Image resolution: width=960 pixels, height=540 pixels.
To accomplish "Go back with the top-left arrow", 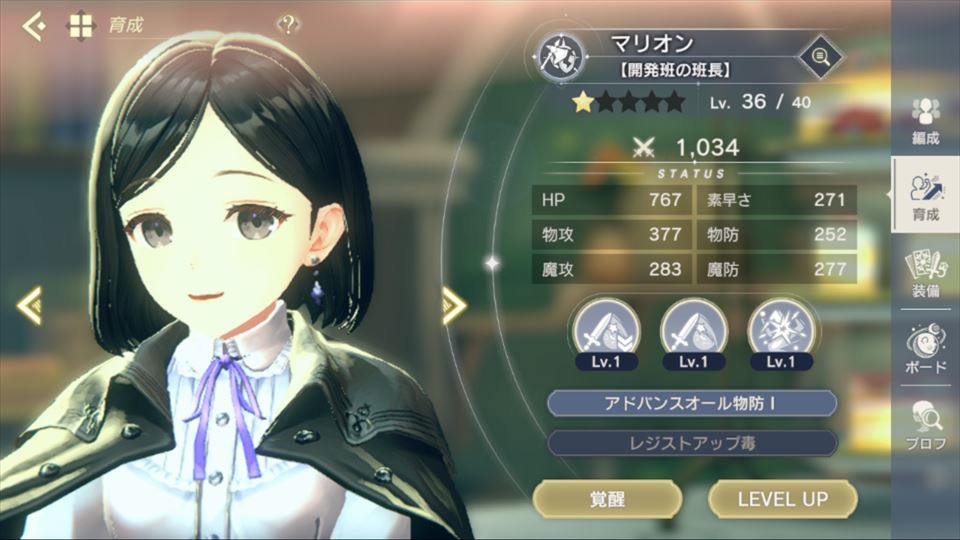I will pyautogui.click(x=34, y=26).
